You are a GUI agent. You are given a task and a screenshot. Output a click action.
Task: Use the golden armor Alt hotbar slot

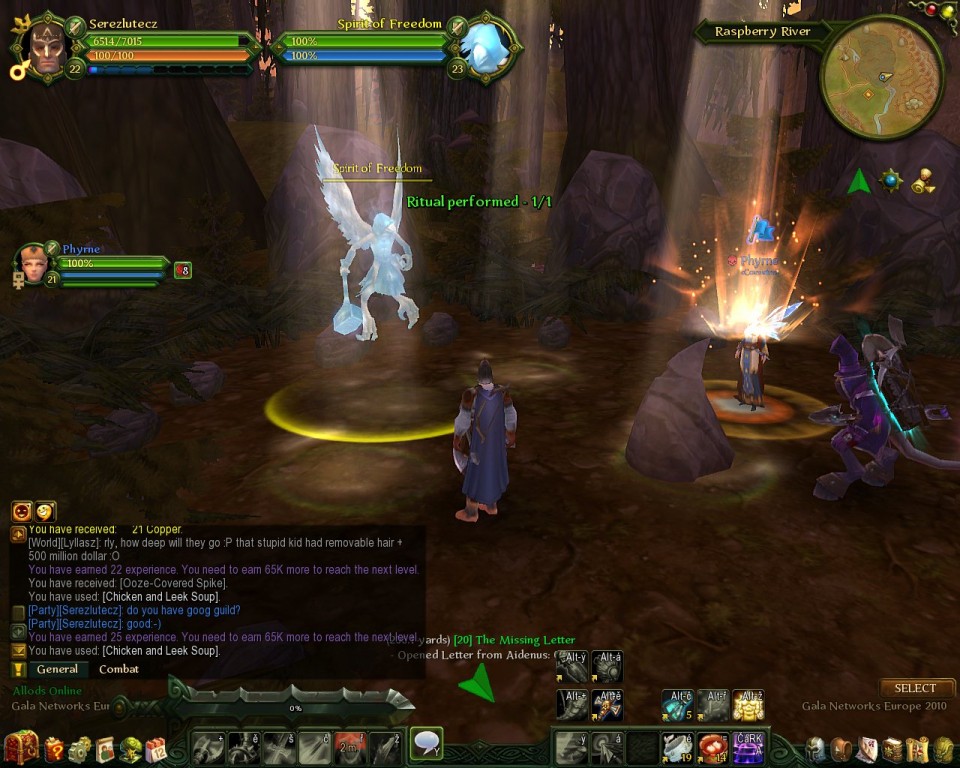pyautogui.click(x=748, y=704)
